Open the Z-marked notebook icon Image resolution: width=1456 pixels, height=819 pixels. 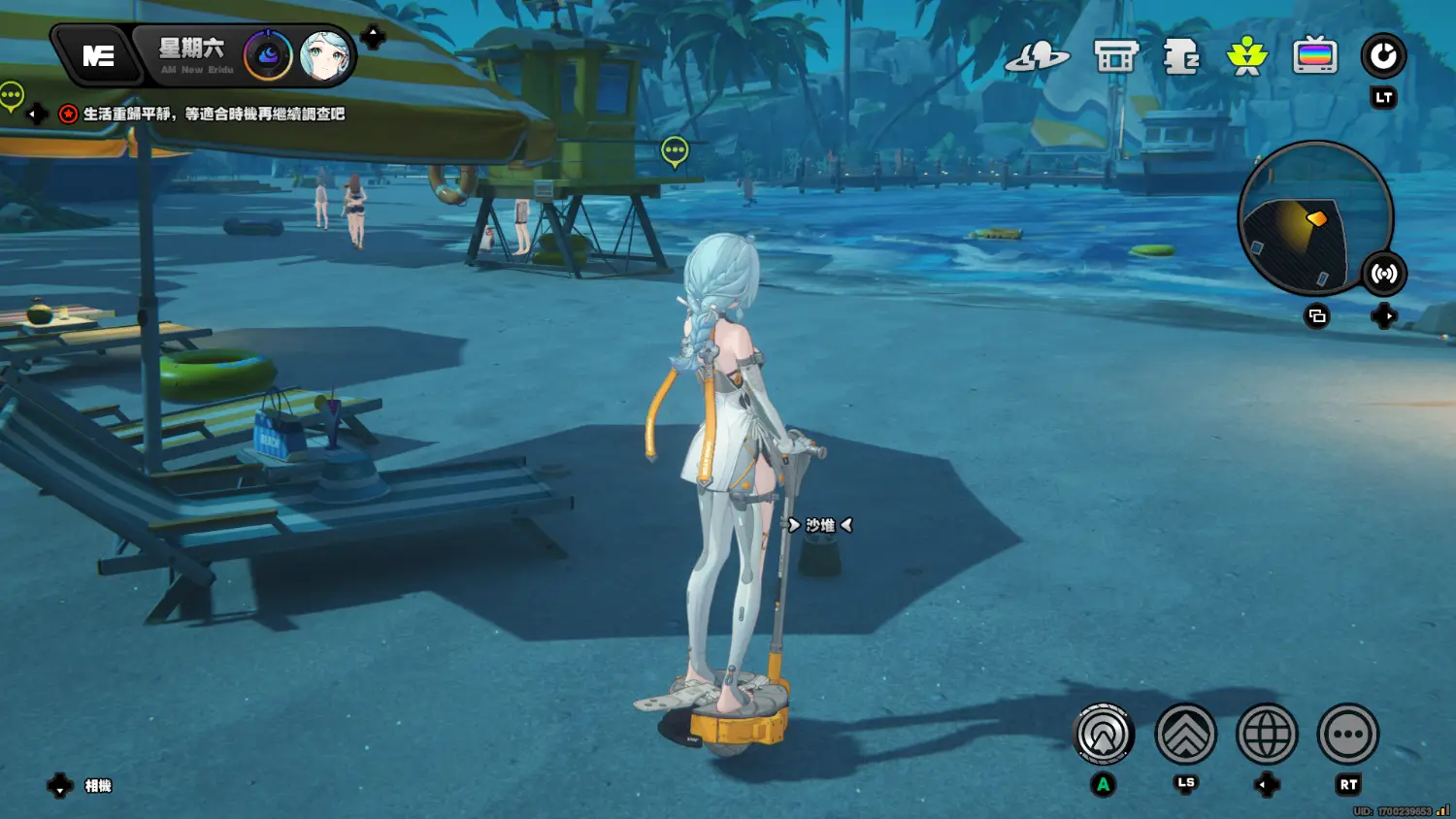1181,57
